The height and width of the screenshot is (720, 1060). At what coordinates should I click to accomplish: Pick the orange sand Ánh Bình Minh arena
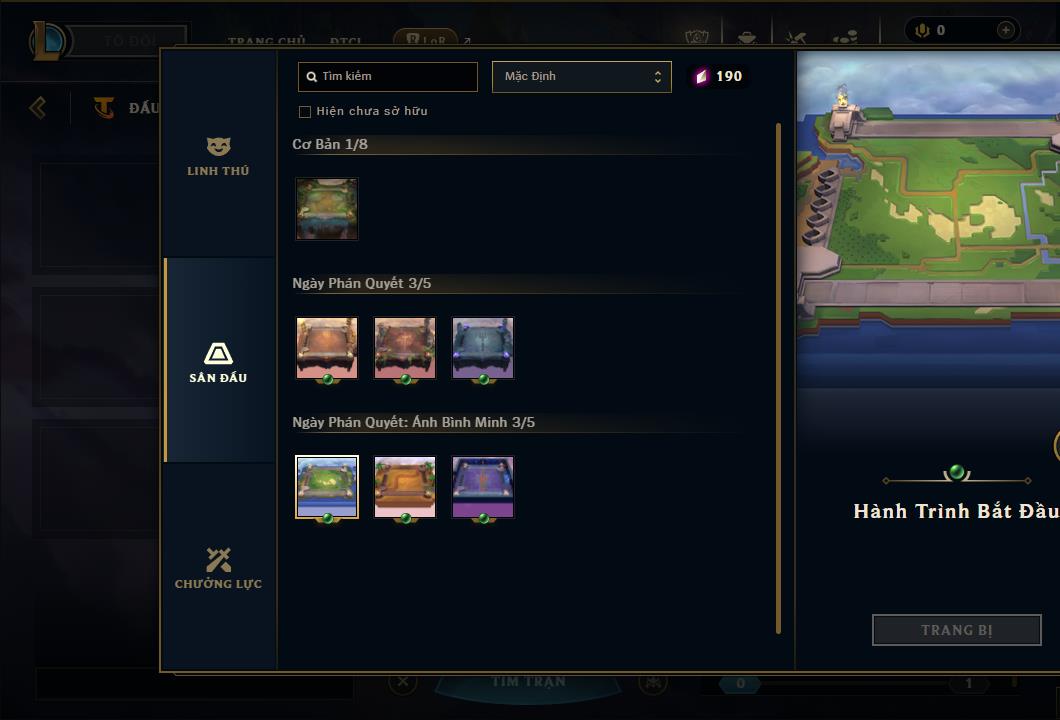tap(404, 487)
